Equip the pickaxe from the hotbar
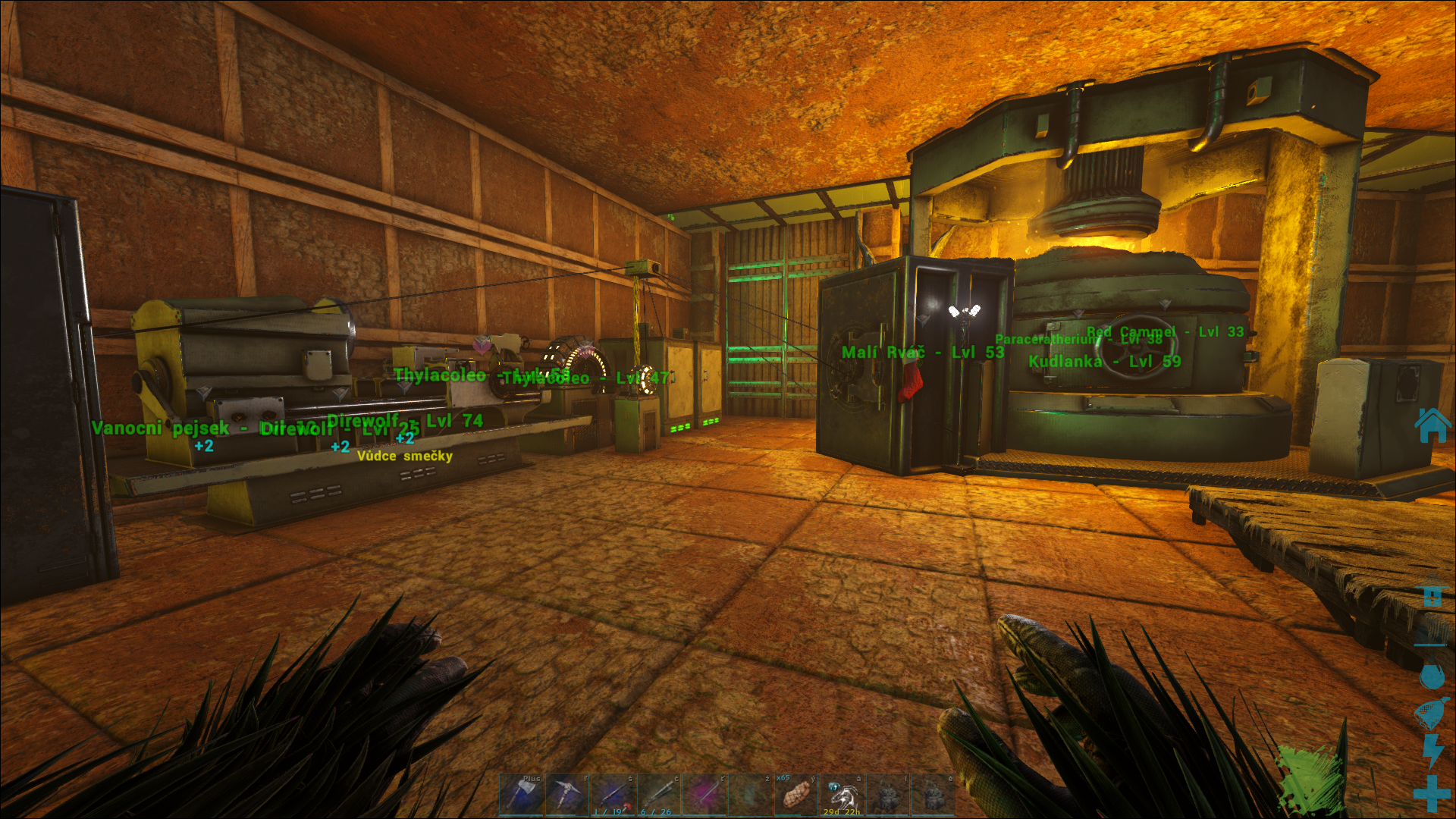 [x=566, y=794]
